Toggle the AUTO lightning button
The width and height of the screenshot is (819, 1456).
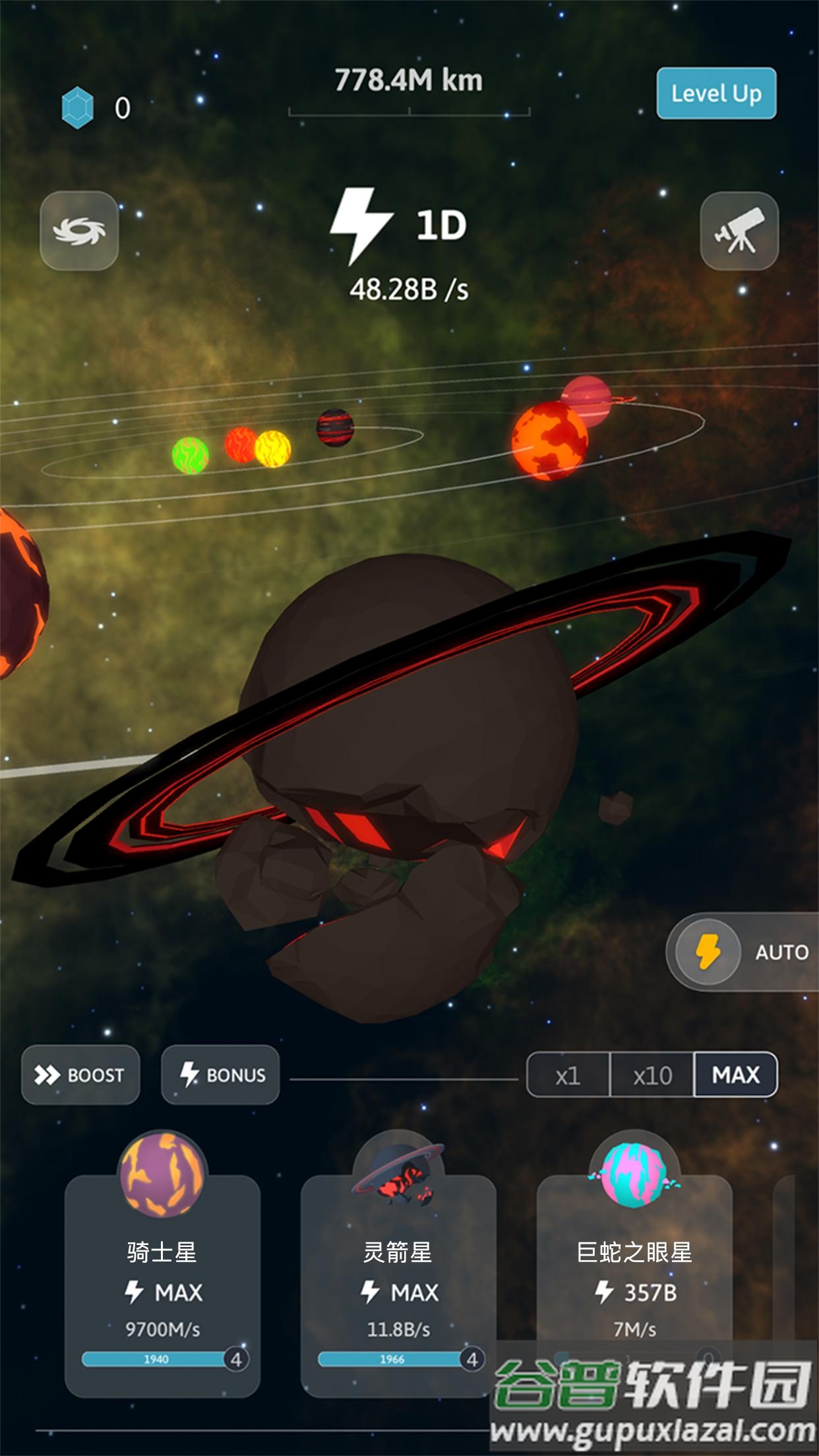tap(709, 952)
